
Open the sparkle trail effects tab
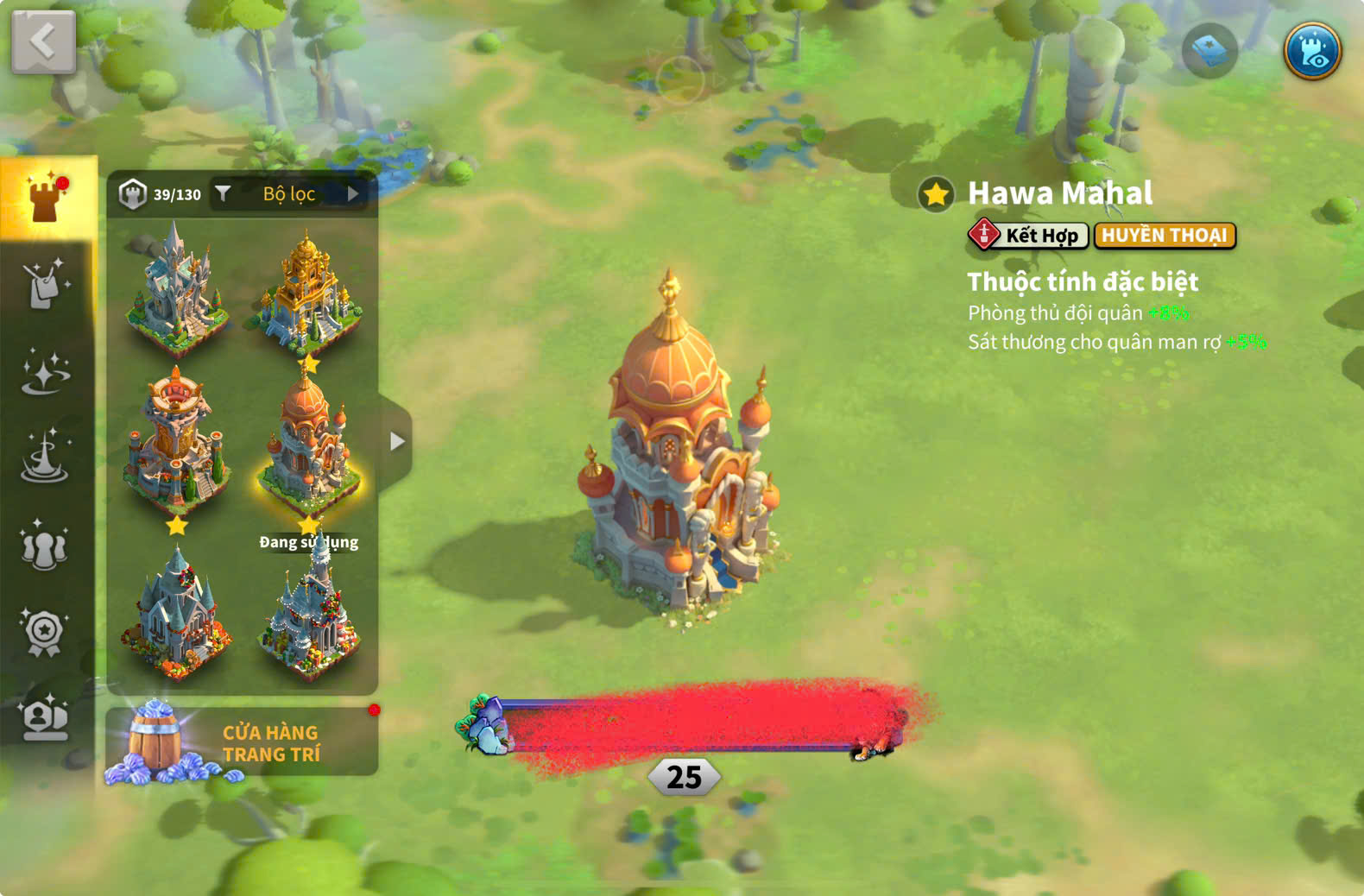click(x=45, y=373)
